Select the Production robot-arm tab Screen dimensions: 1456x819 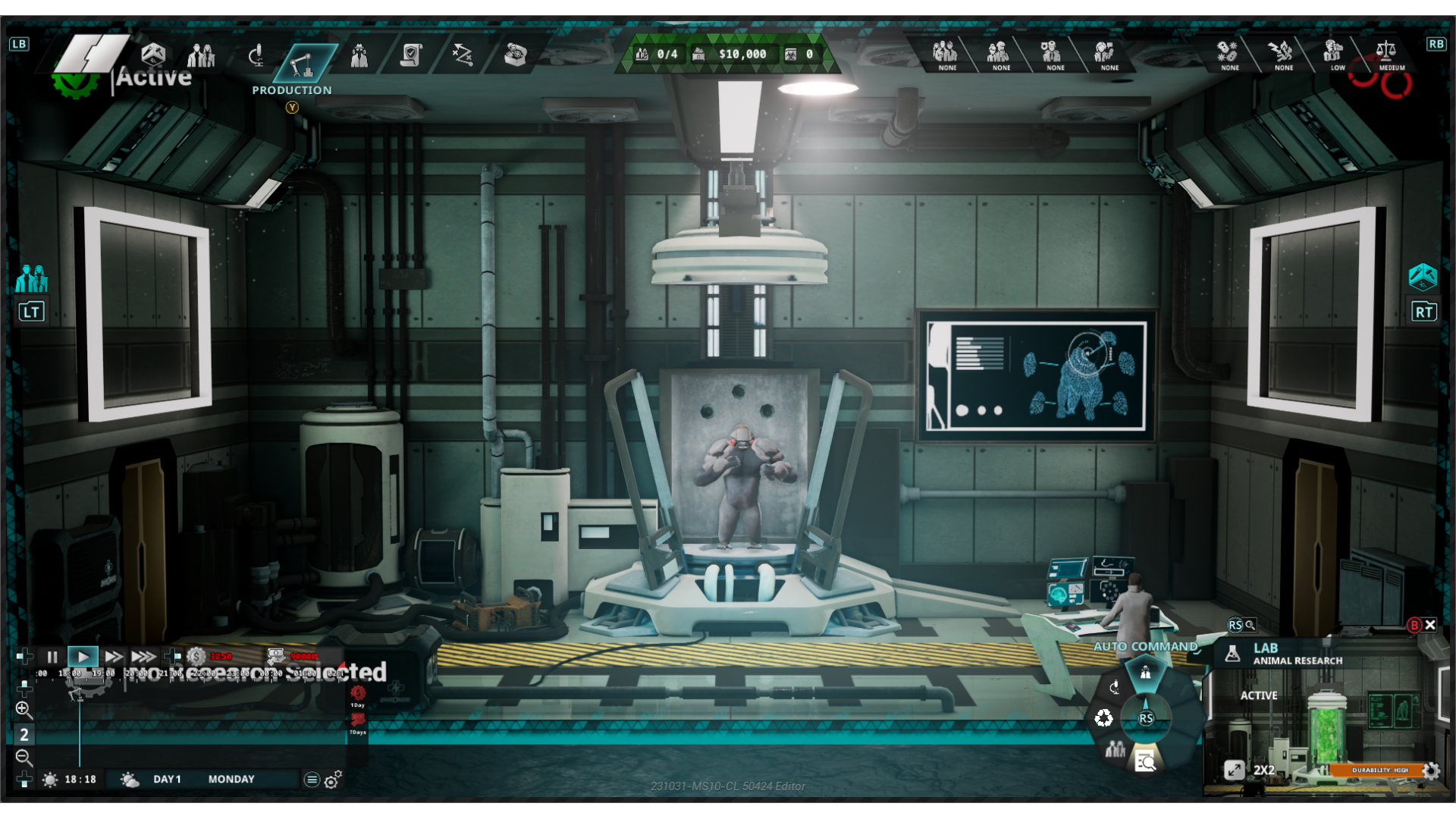(301, 64)
